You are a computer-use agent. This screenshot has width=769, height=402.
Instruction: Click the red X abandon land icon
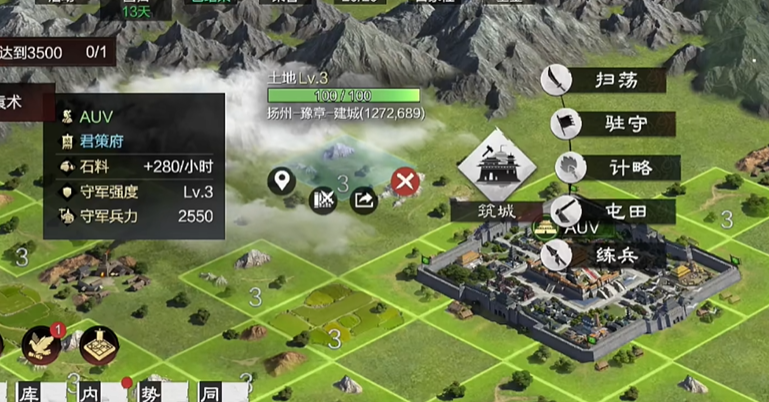(x=404, y=181)
